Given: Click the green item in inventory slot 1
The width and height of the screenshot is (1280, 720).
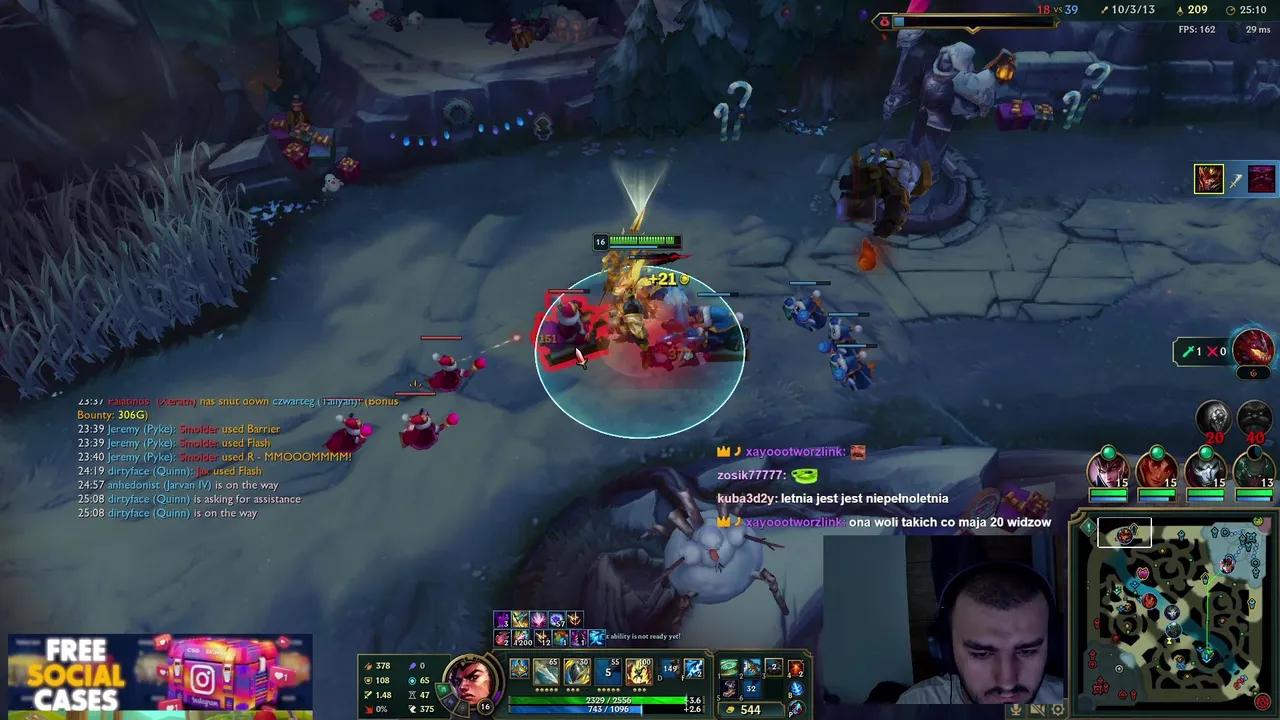Looking at the screenshot, I should 729,666.
